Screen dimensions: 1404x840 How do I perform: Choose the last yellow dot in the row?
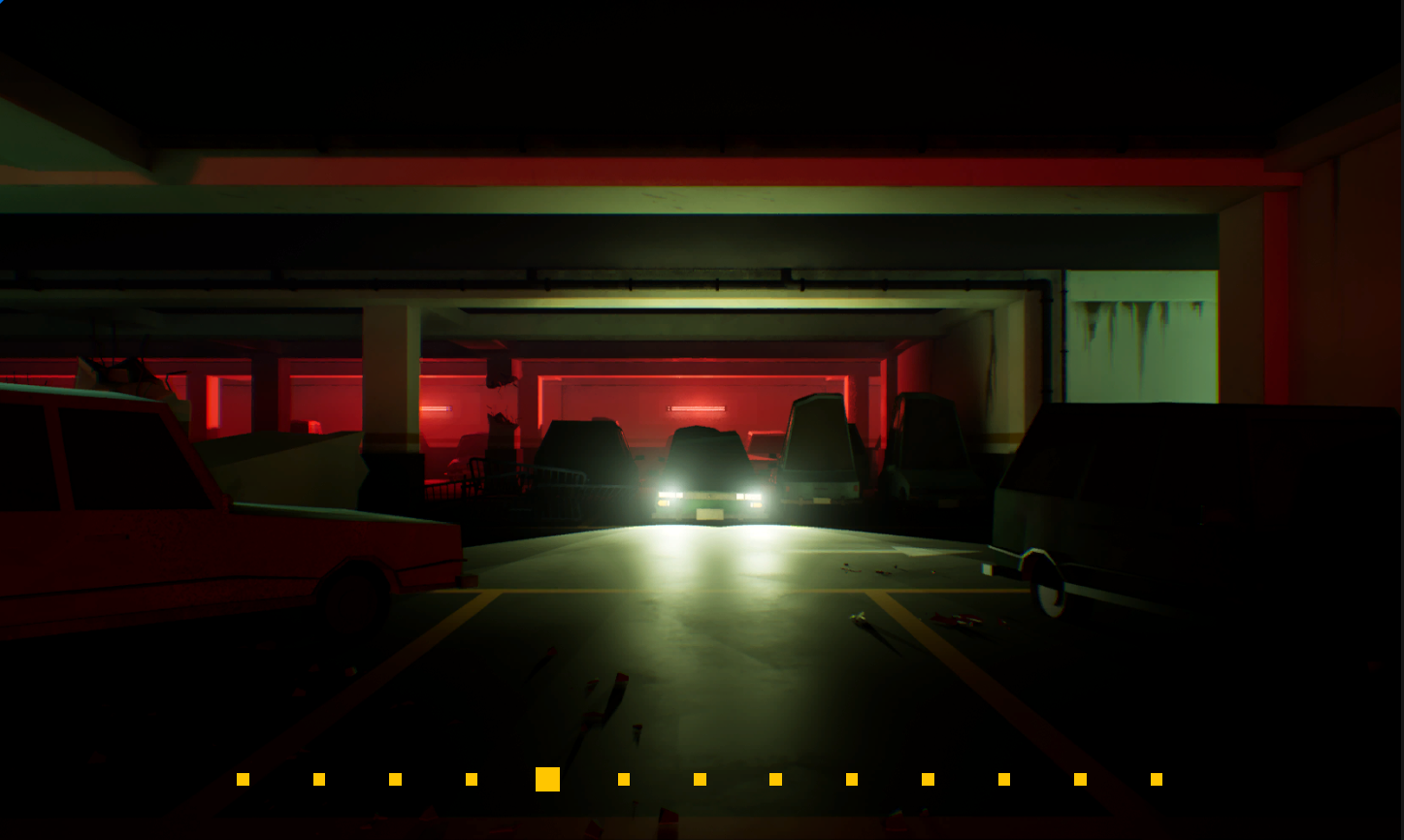(x=1156, y=779)
